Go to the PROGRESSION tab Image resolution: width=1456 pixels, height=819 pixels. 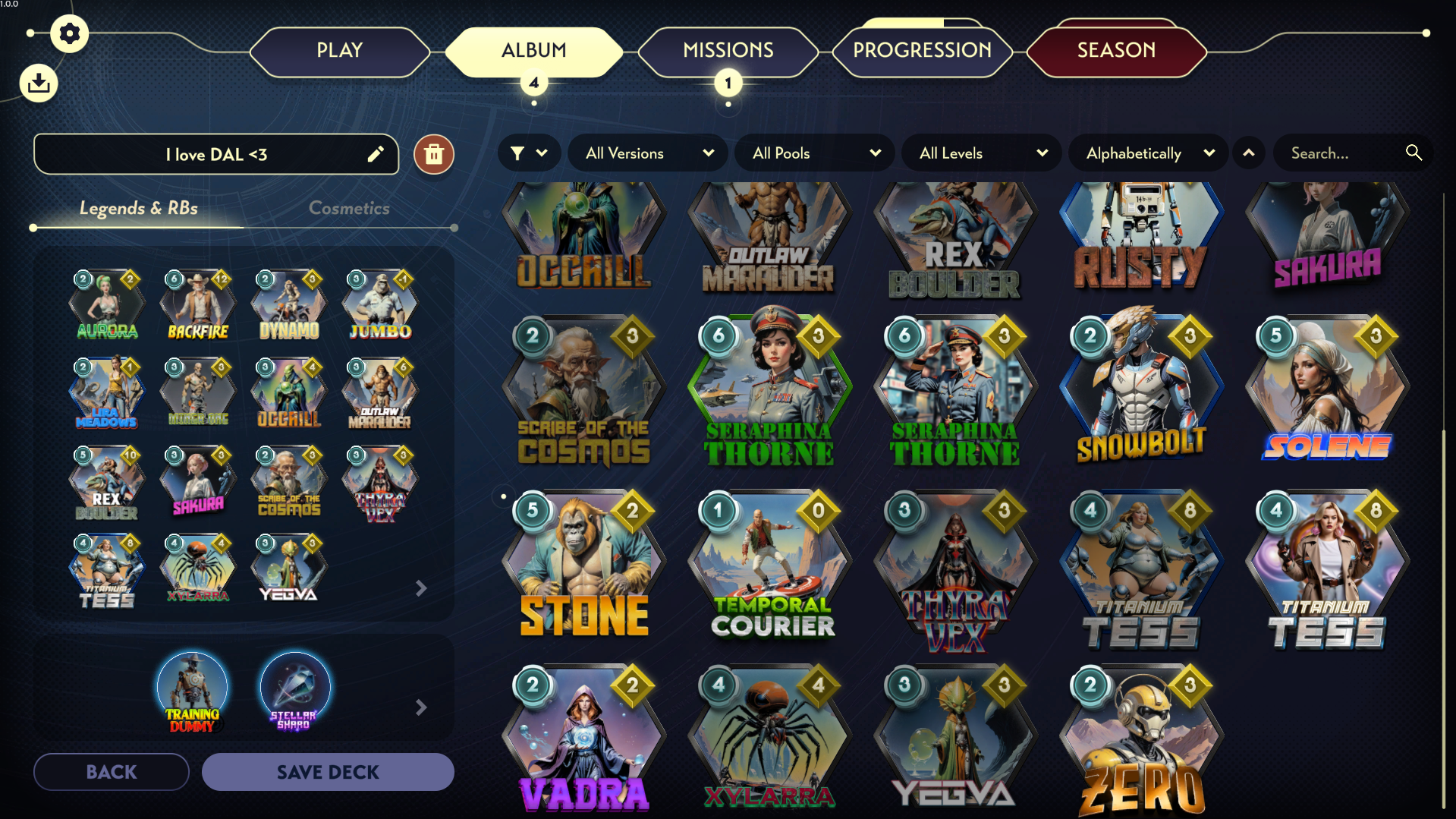click(922, 51)
